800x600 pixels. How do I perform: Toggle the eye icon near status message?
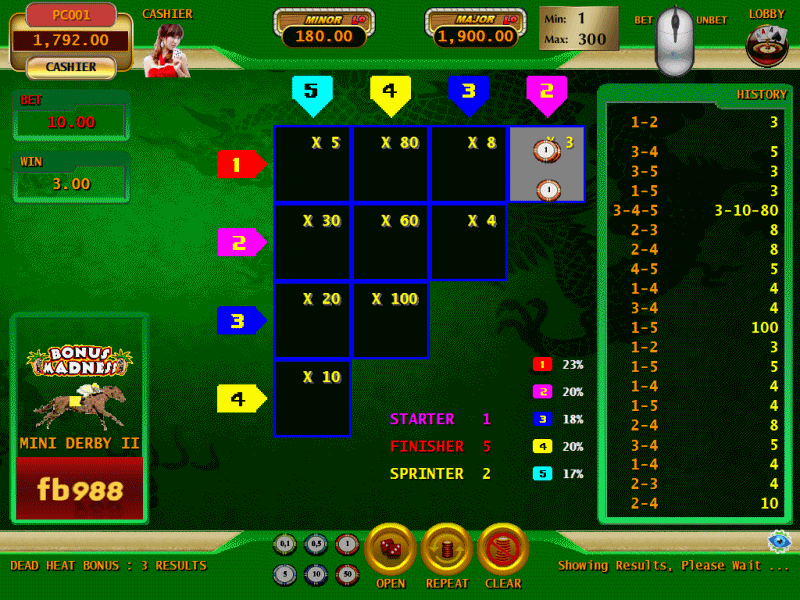pos(779,541)
